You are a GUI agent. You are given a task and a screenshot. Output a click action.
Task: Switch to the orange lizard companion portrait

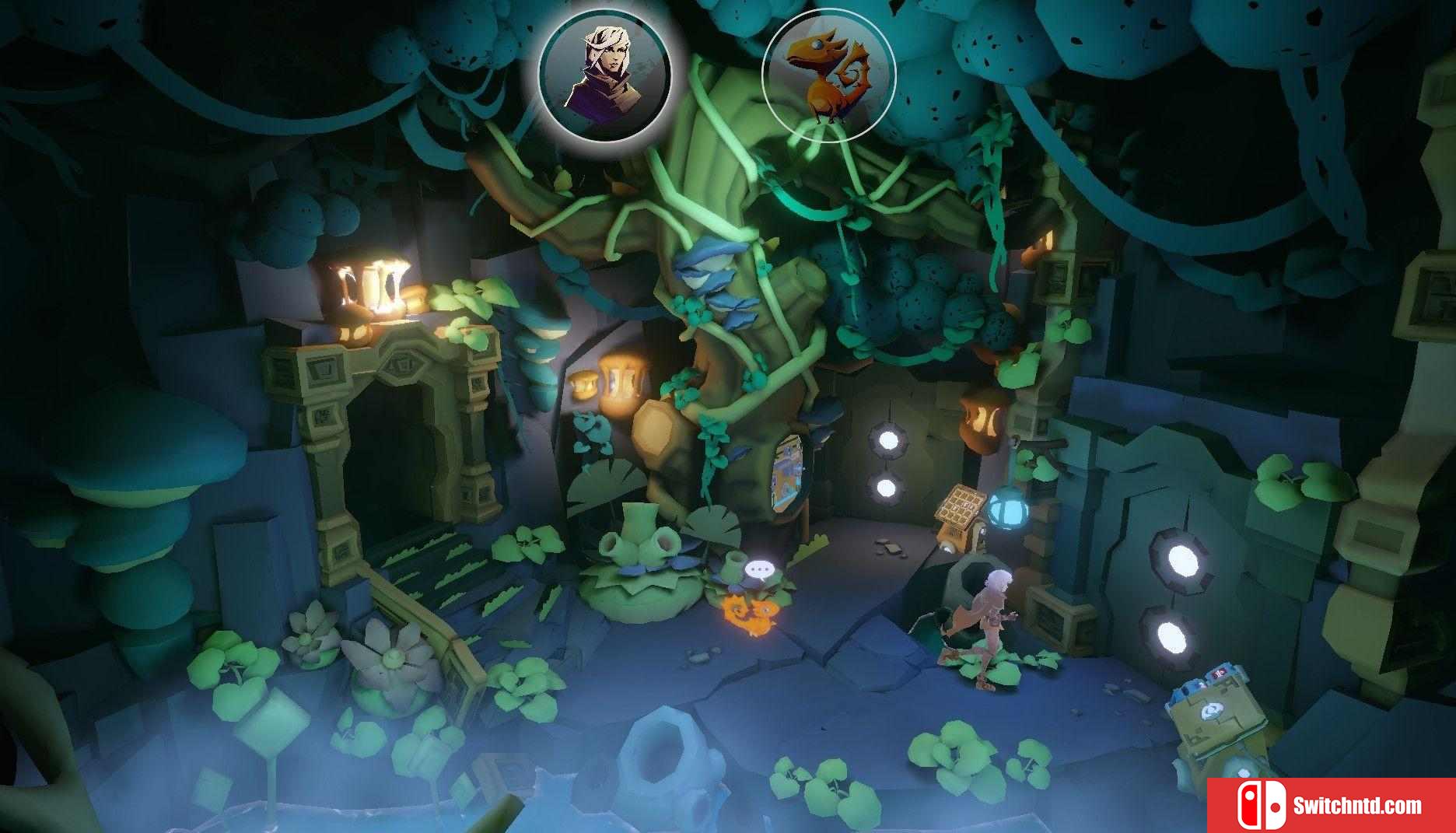coord(828,75)
